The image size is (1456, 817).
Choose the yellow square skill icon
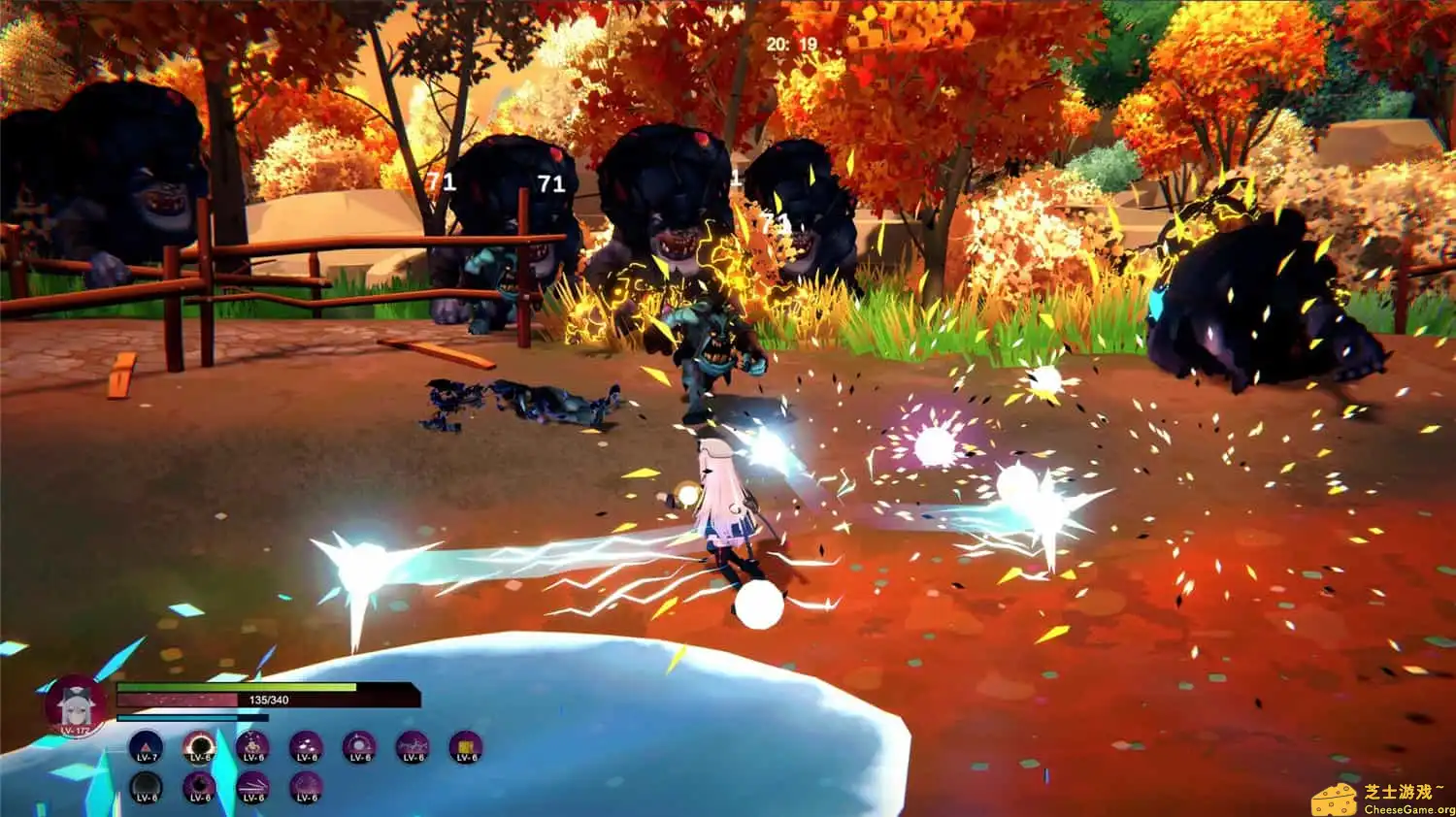(466, 747)
